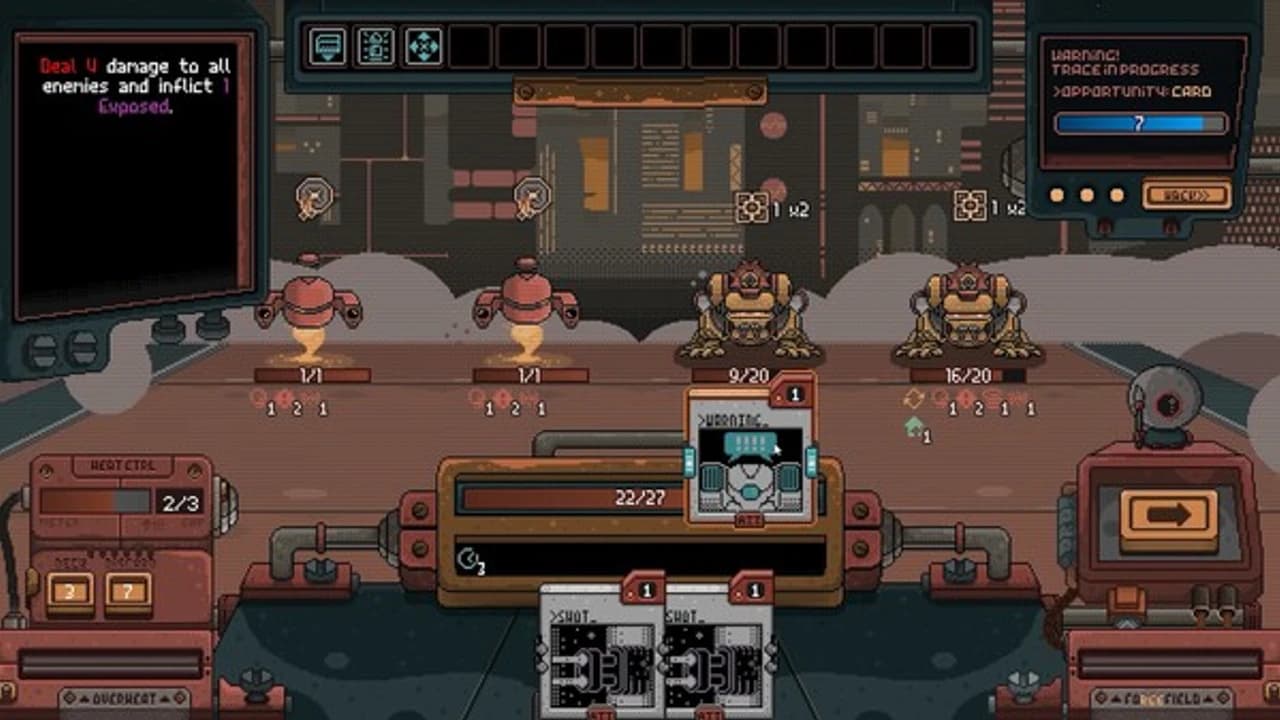Image resolution: width=1280 pixels, height=720 pixels.
Task: Open the Deck pile counter
Action: 69,592
